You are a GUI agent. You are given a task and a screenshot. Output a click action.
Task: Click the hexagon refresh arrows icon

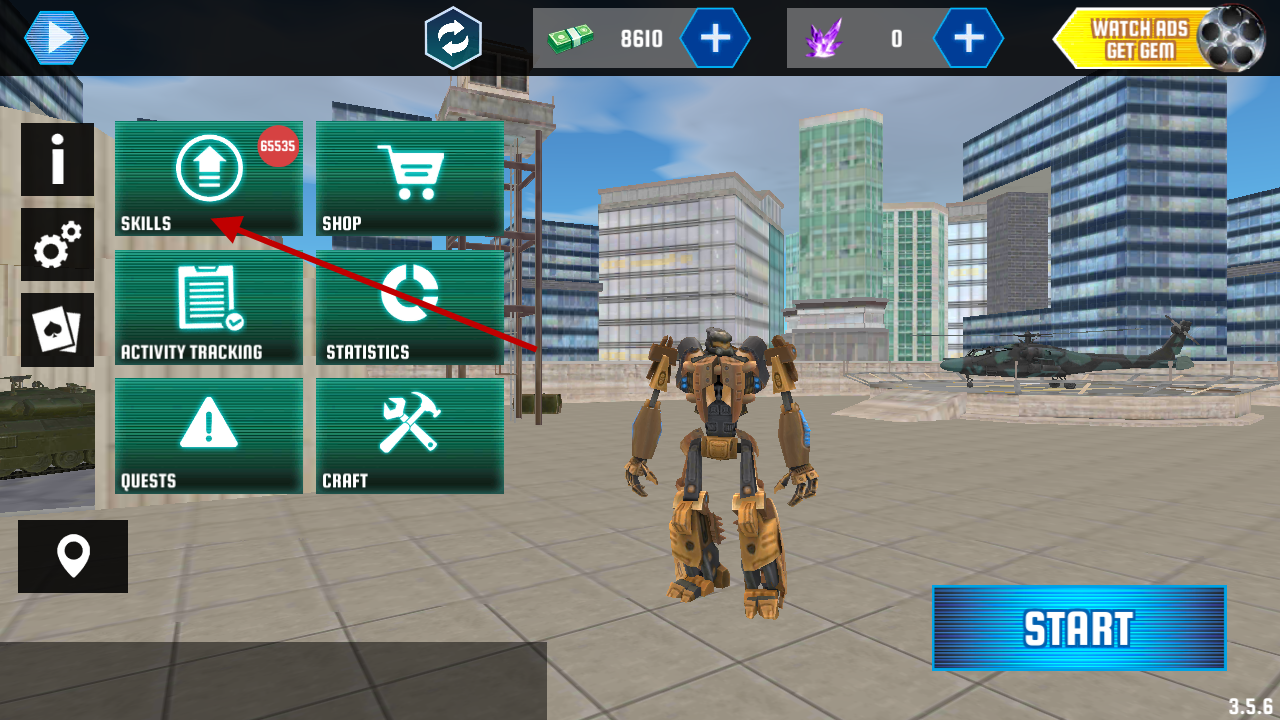tap(453, 38)
